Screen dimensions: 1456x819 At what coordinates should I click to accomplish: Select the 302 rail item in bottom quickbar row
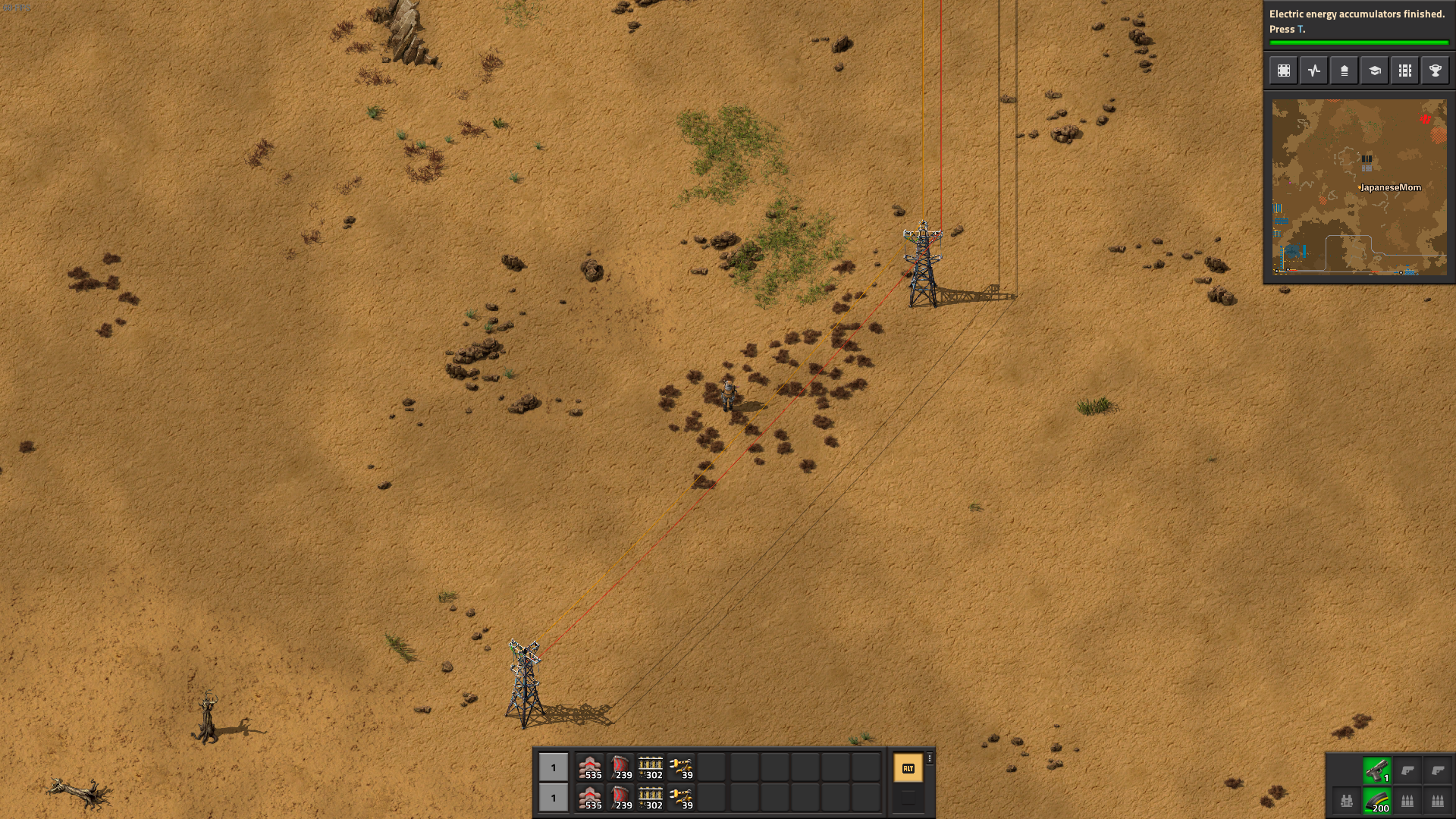651,798
